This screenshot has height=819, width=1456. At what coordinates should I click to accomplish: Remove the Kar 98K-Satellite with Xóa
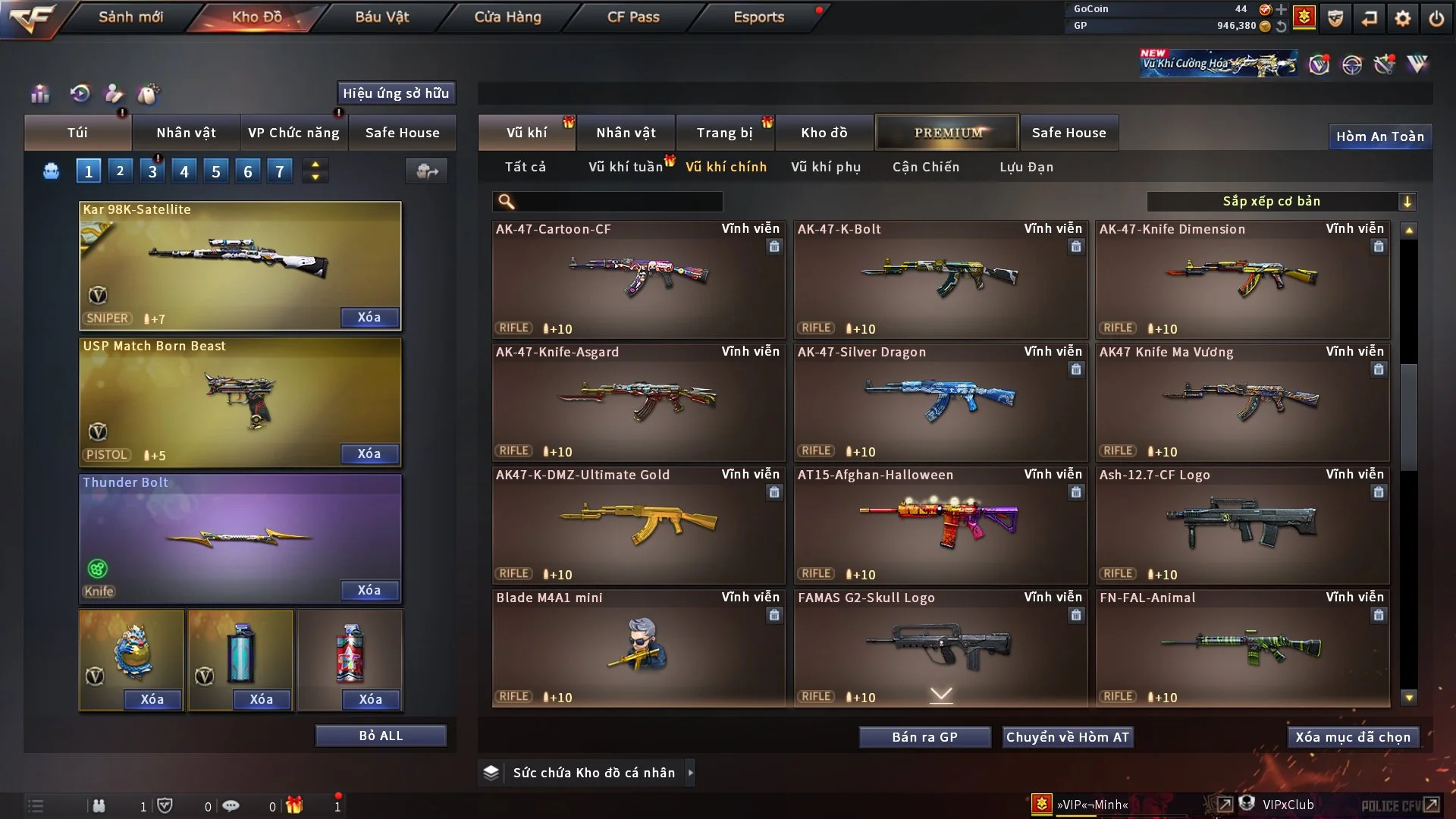(x=369, y=317)
